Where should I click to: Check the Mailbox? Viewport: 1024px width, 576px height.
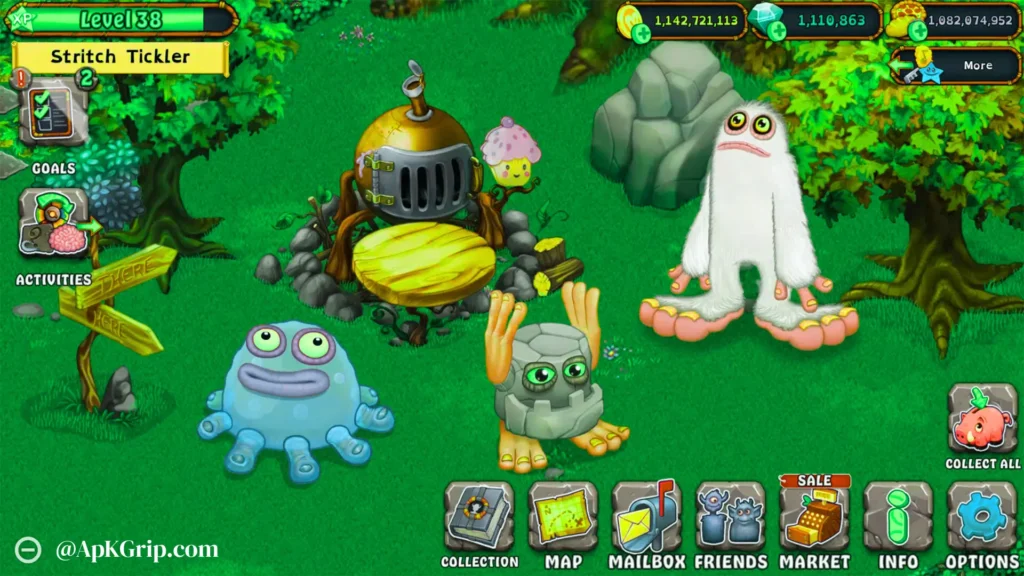pyautogui.click(x=646, y=516)
